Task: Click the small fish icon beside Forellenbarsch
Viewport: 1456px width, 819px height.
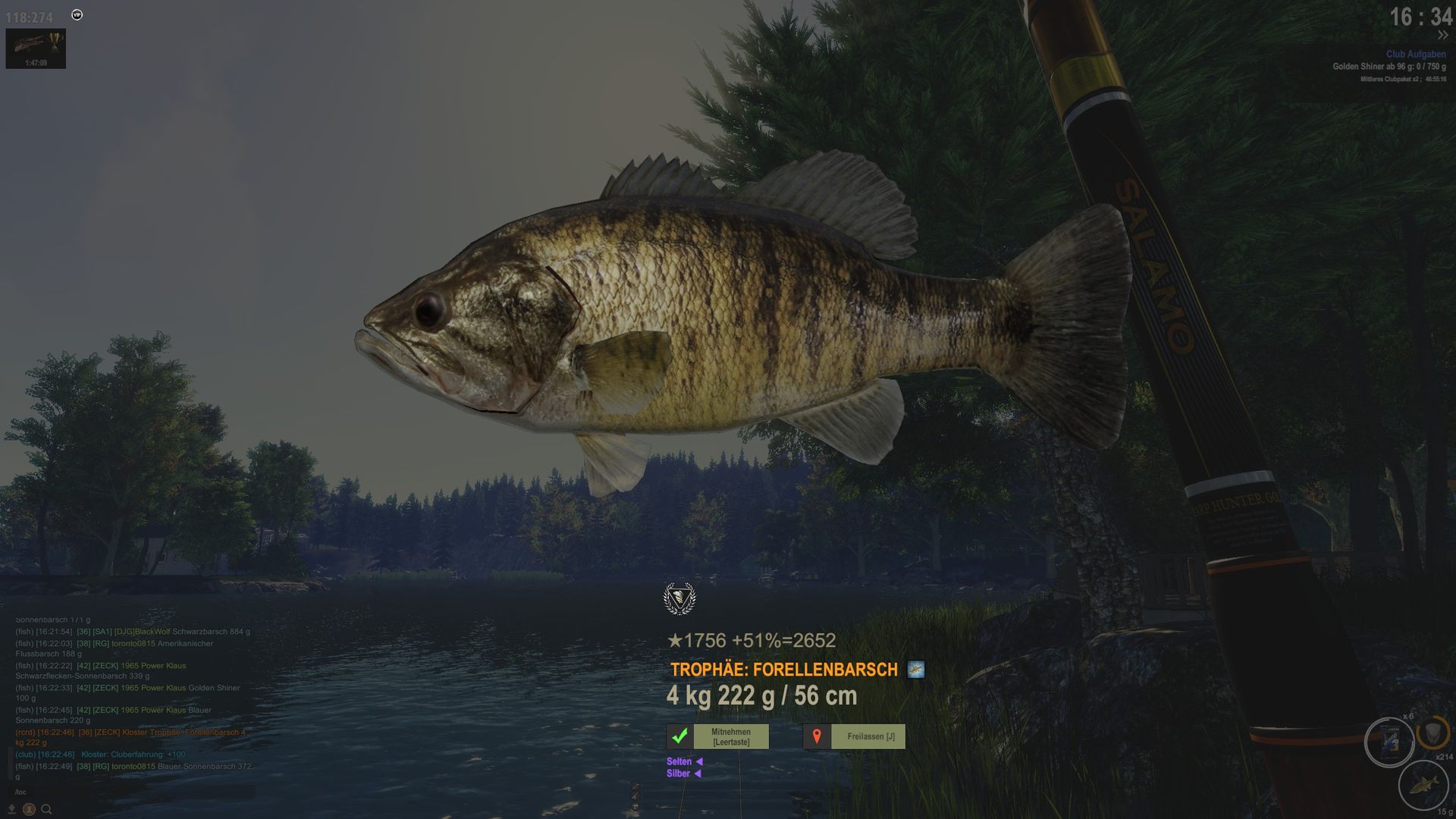Action: coord(915,670)
